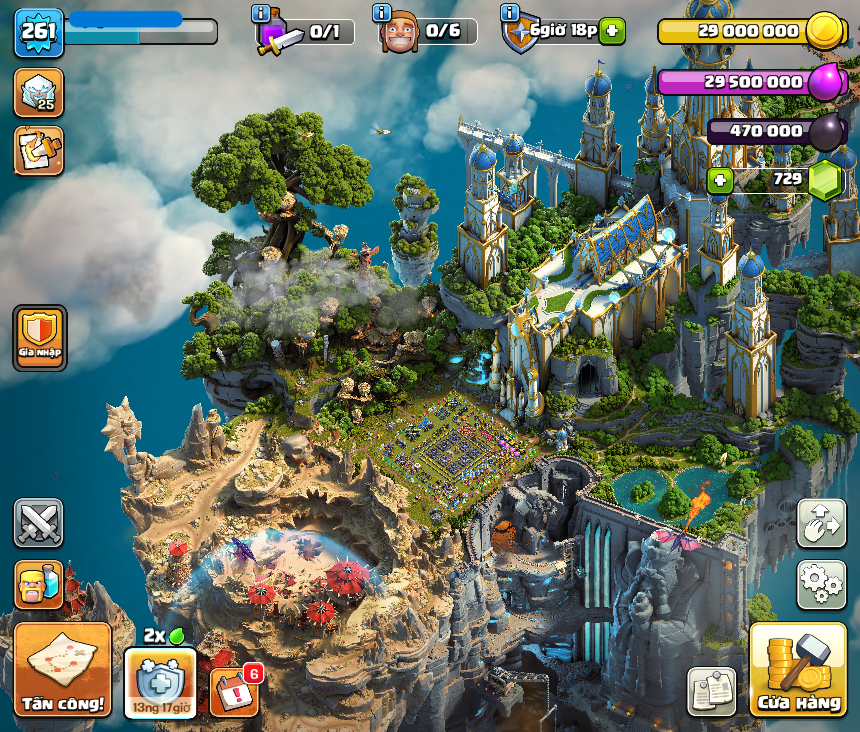Show info for the builder counter 0/6
The width and height of the screenshot is (860, 732).
(x=381, y=13)
